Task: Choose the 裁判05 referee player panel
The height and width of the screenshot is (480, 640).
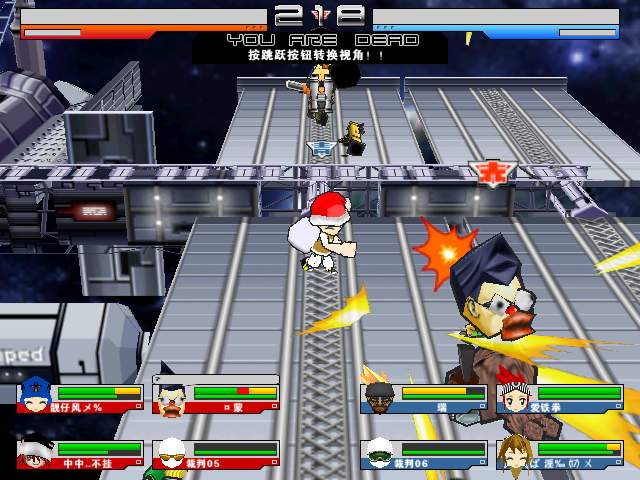Action: click(x=216, y=453)
